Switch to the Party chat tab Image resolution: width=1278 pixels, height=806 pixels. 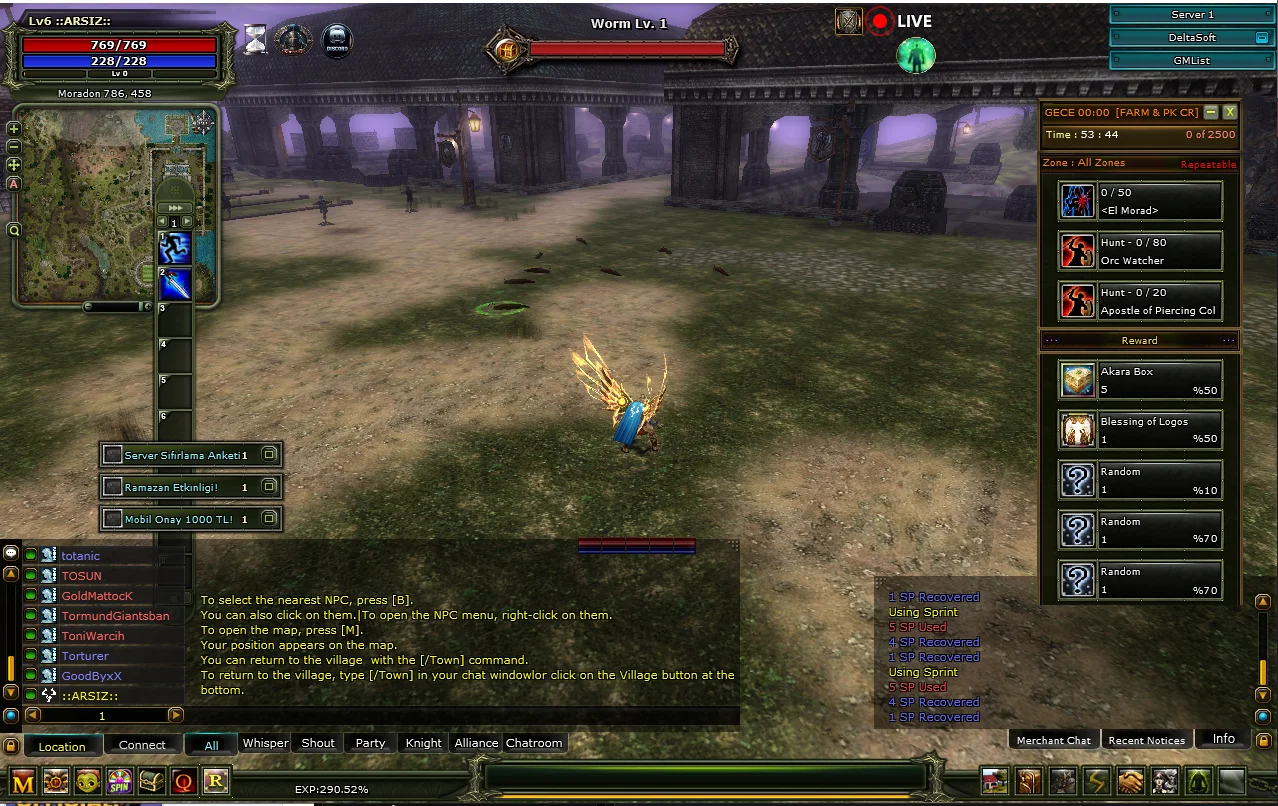pos(370,743)
